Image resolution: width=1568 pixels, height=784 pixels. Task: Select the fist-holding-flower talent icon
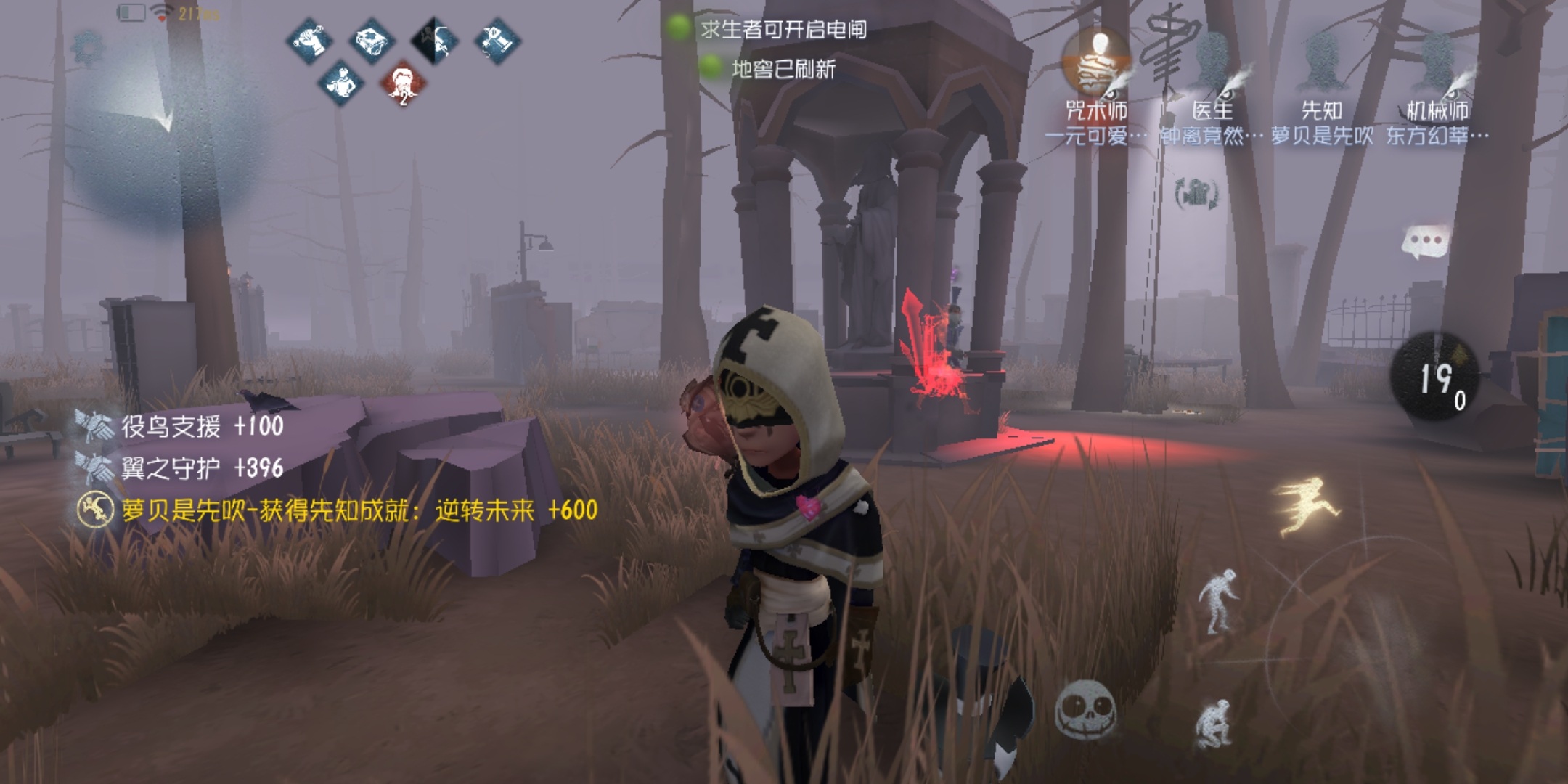click(x=310, y=40)
